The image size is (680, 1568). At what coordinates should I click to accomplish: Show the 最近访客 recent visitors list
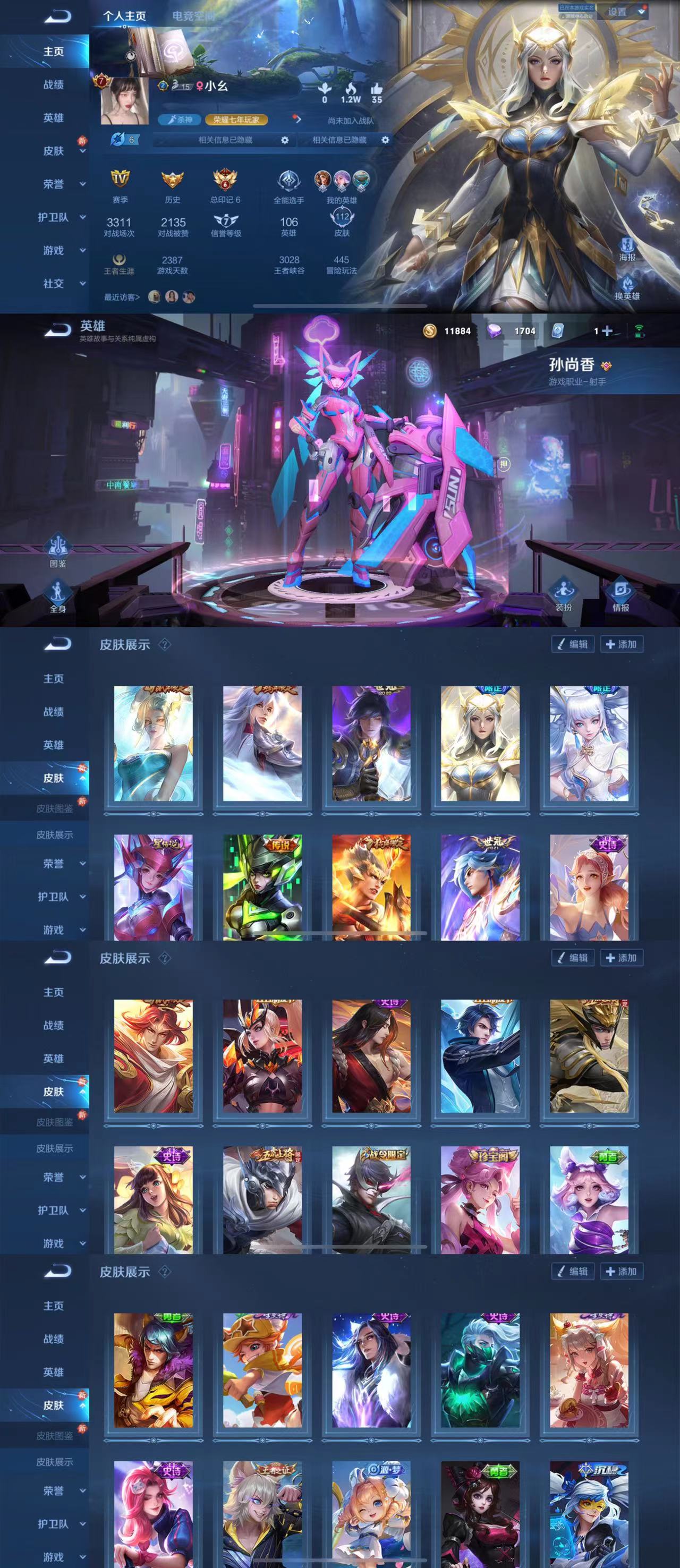coord(122,297)
